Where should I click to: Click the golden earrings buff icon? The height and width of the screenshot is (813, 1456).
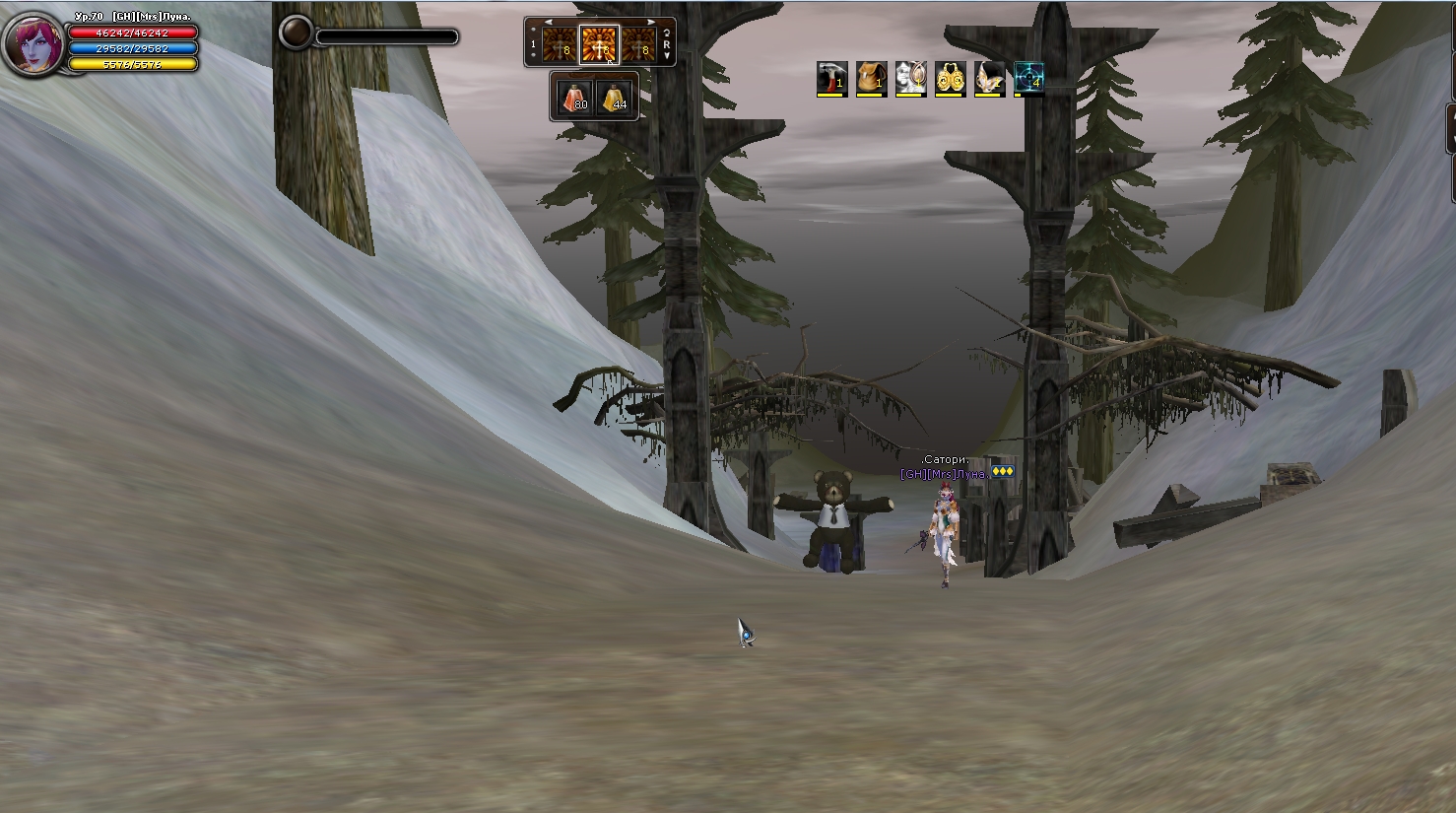coord(950,78)
